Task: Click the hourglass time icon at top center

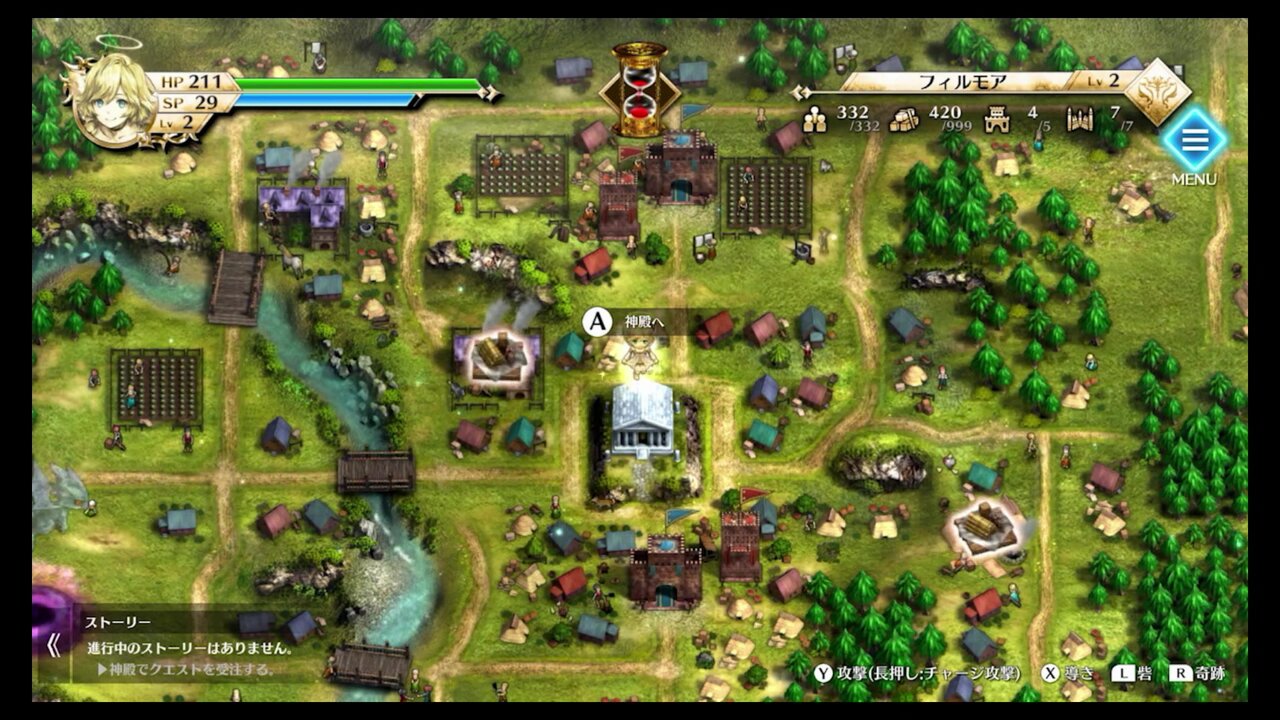Action: (637, 80)
